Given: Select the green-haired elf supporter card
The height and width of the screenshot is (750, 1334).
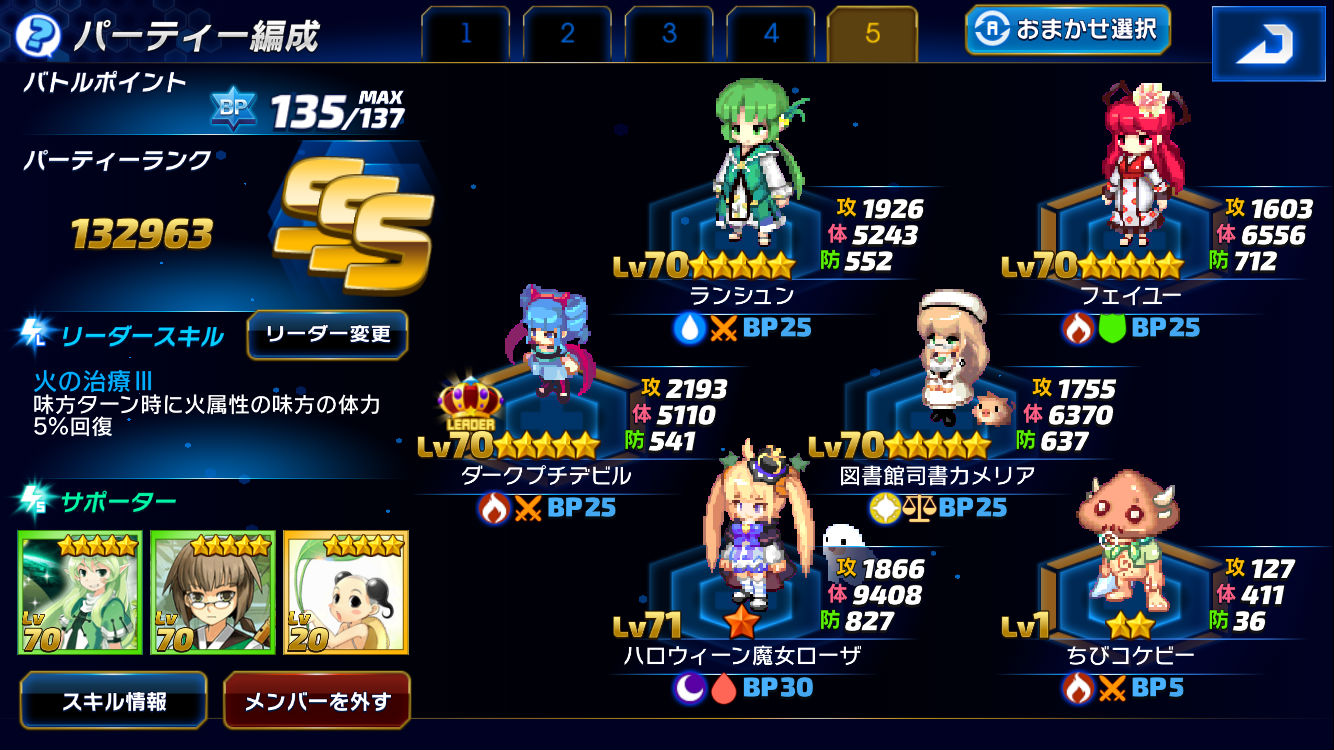Looking at the screenshot, I should tap(80, 592).
